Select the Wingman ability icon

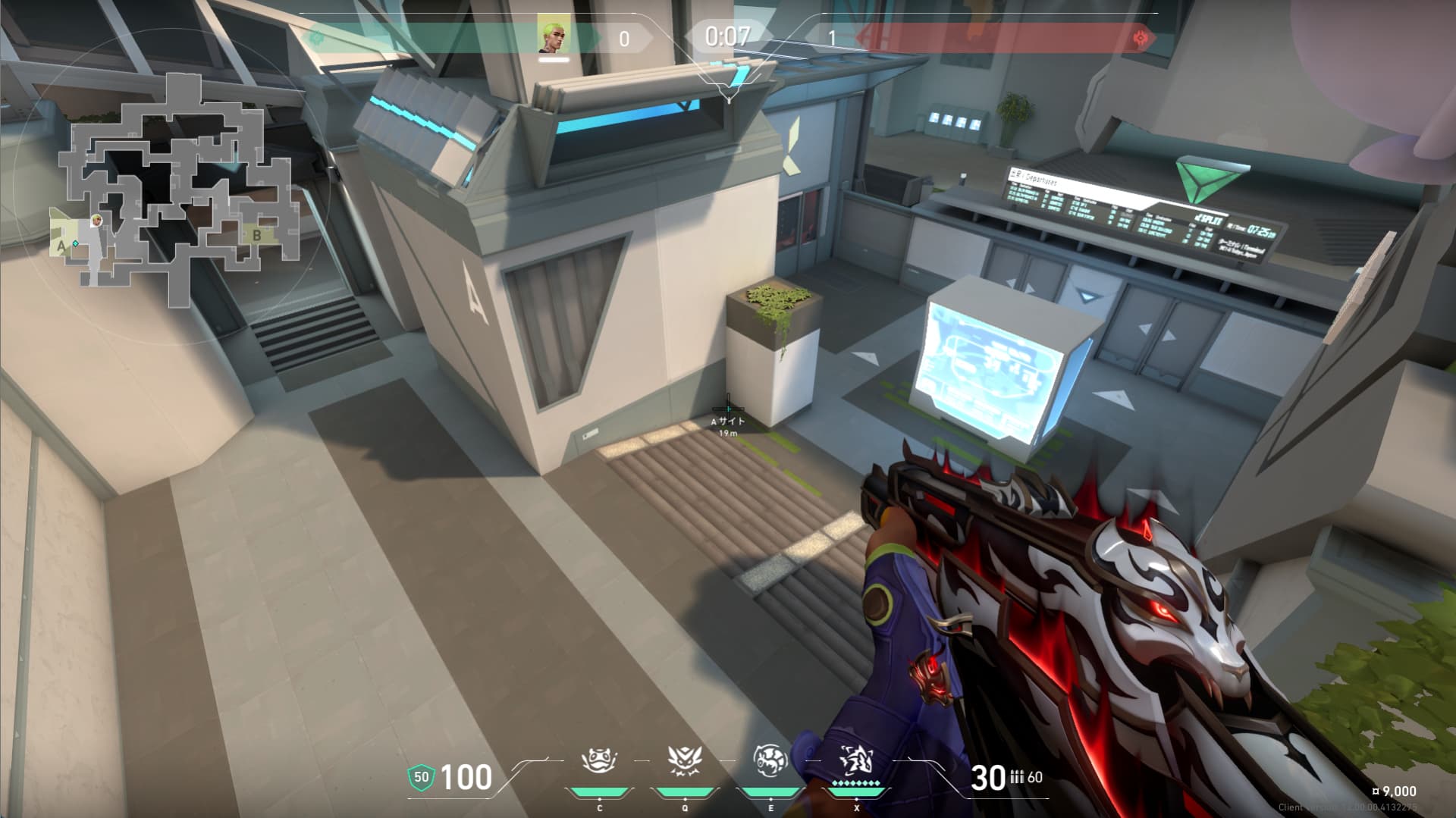pos(685,761)
